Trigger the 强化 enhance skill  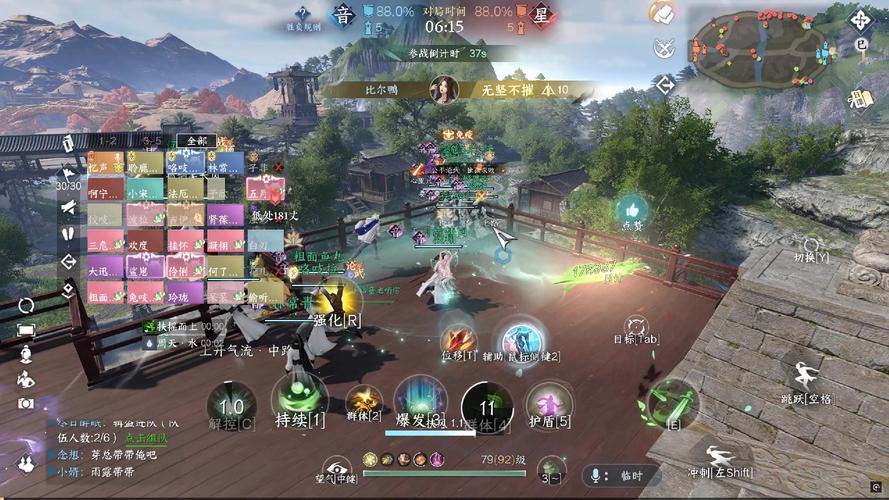(x=337, y=301)
